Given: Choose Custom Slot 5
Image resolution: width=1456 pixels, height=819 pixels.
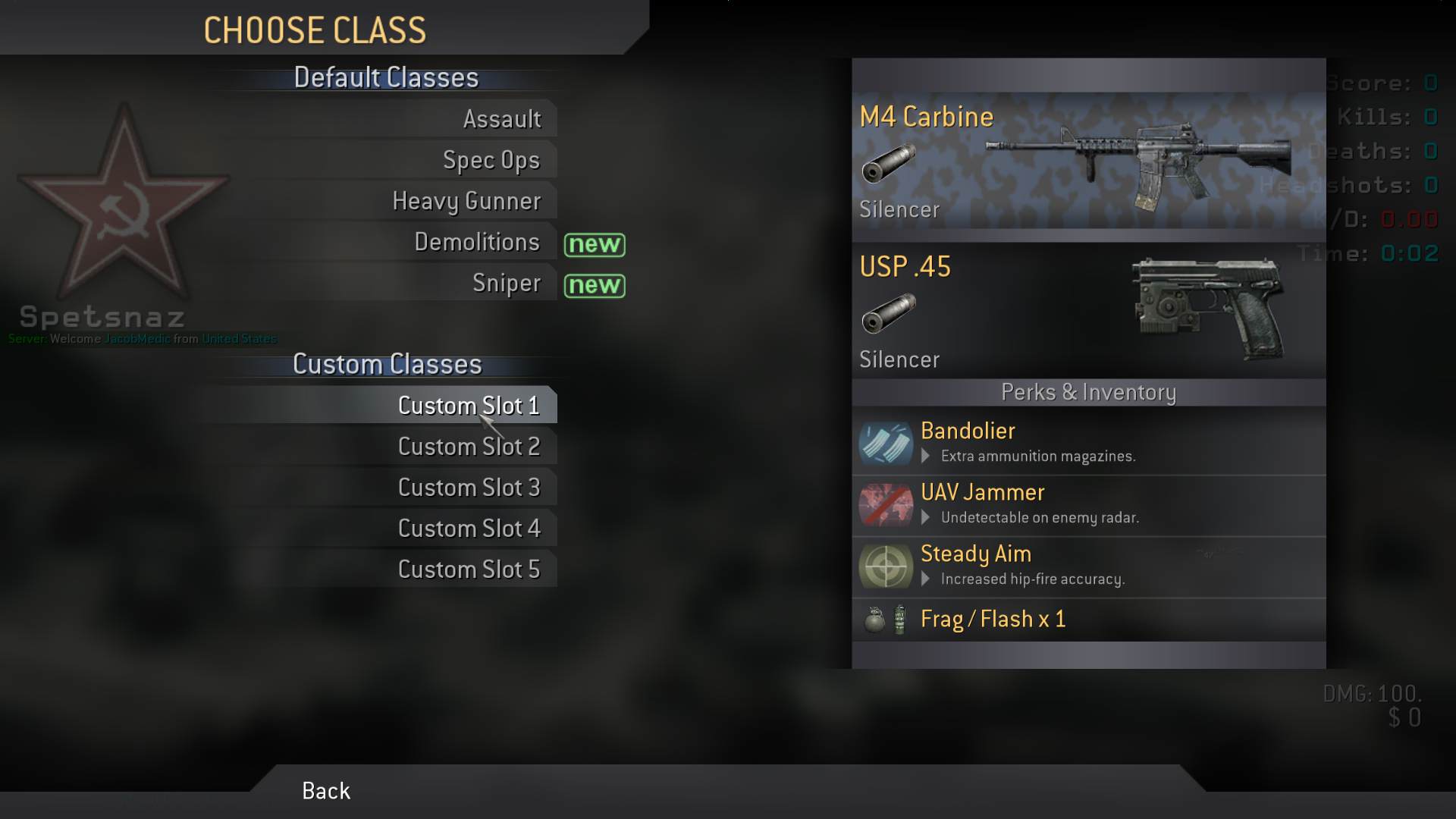Looking at the screenshot, I should point(469,570).
